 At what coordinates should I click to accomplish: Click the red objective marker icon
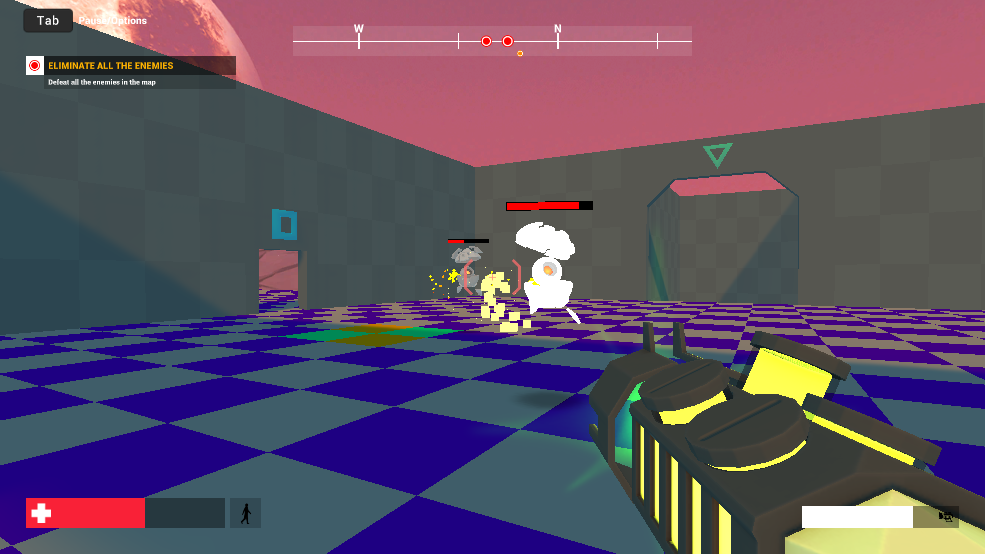pos(35,66)
